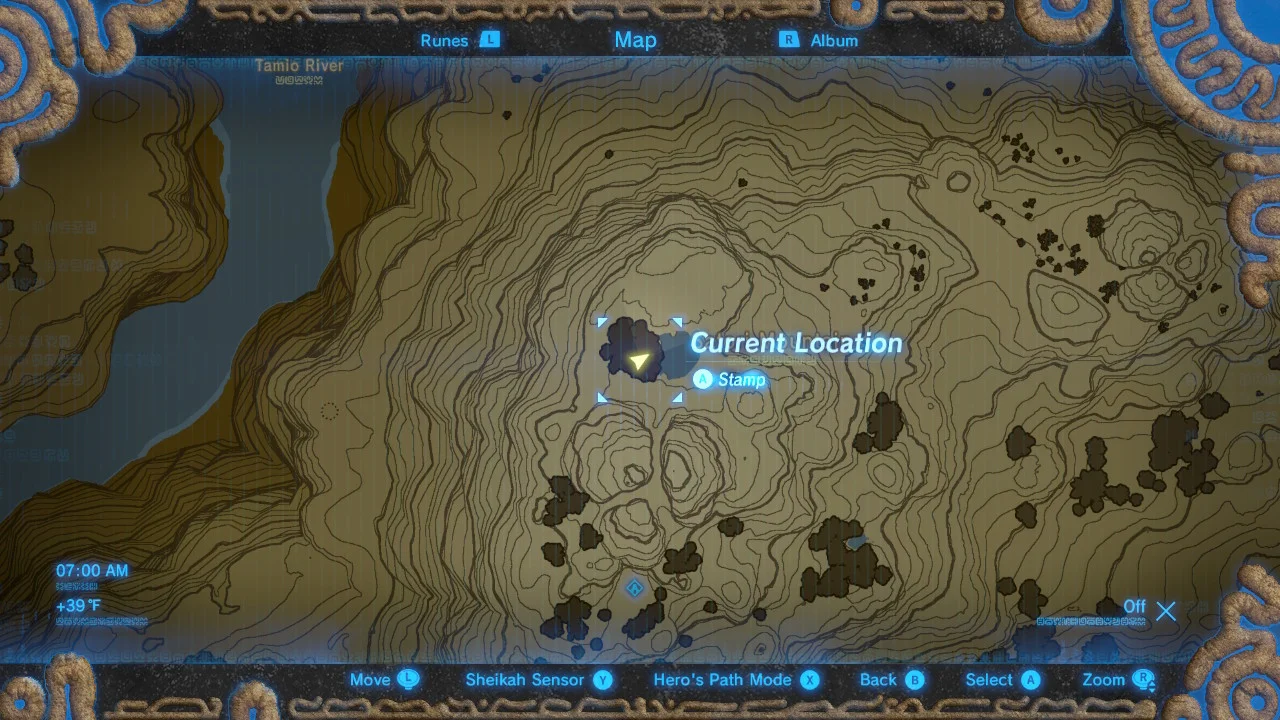Select the Map tab title
Image resolution: width=1280 pixels, height=720 pixels.
coord(634,40)
